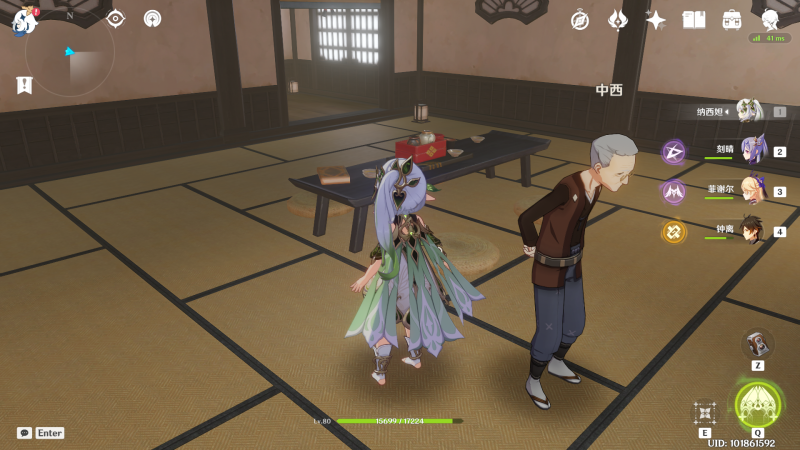Open the compass events icon

click(x=580, y=19)
